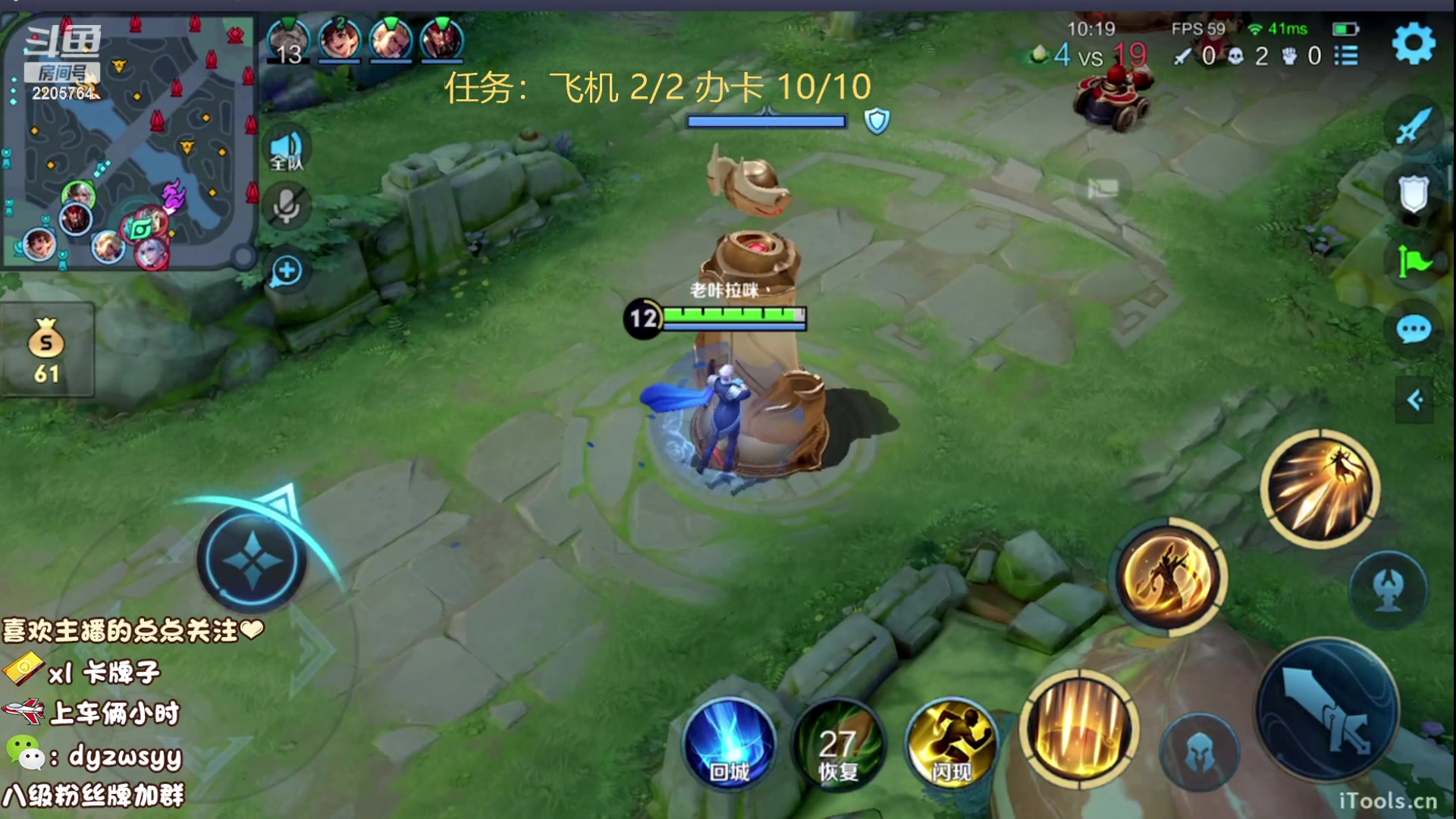
Task: Open the blue chat bubble messages
Action: coord(1414,330)
